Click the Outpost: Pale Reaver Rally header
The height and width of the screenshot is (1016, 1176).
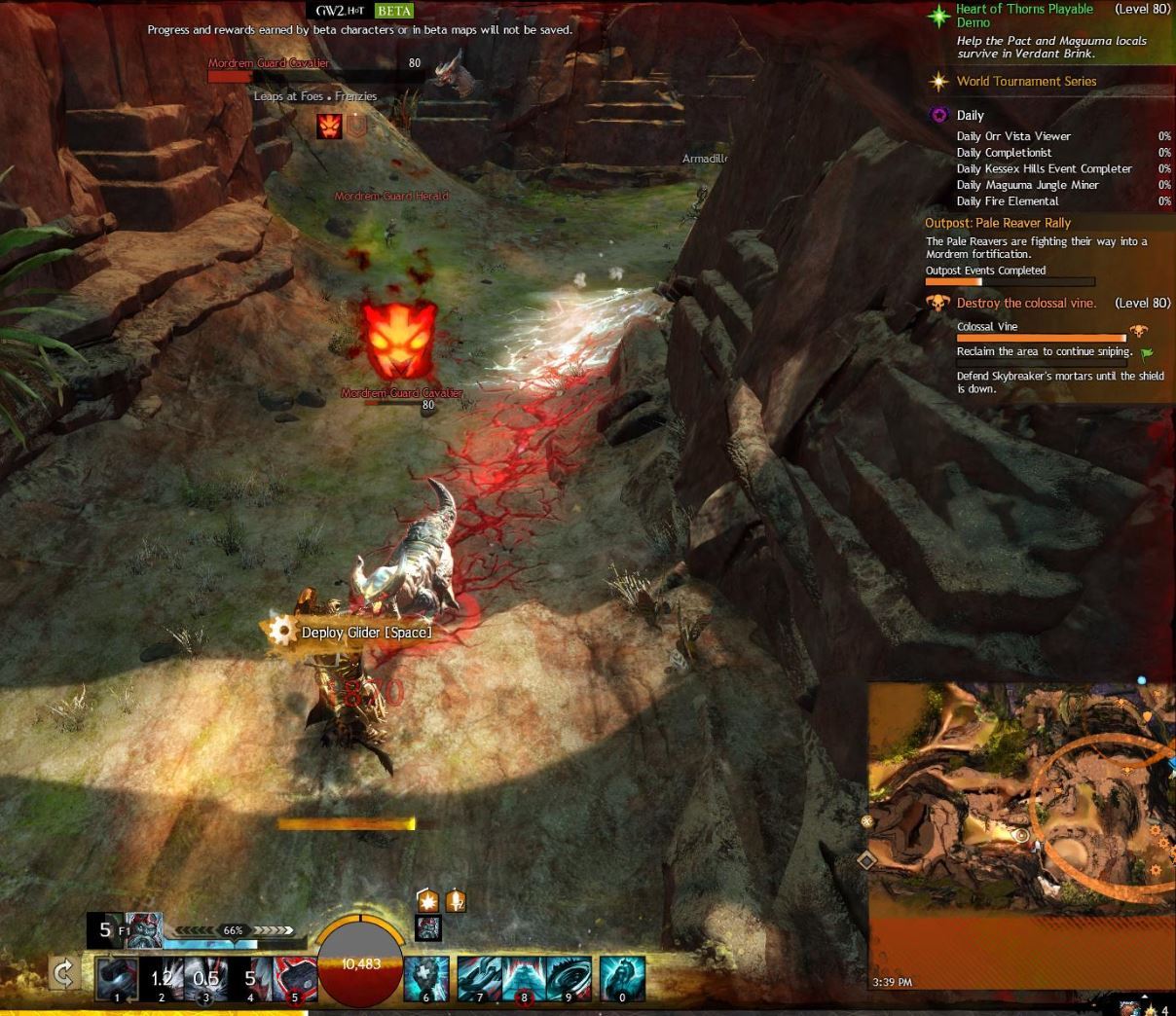998,223
